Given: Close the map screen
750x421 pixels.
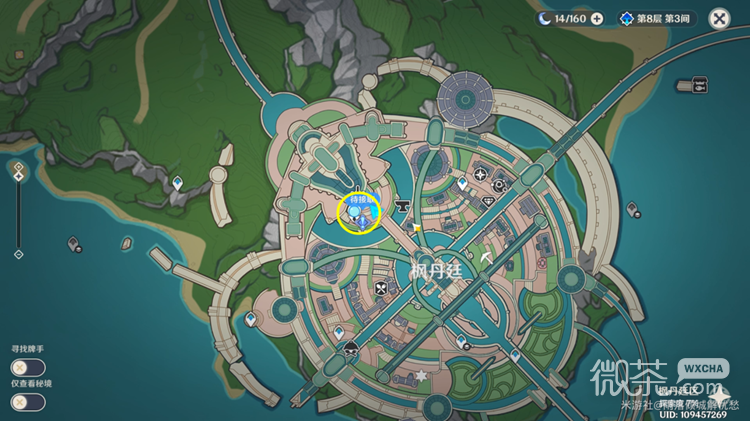Looking at the screenshot, I should point(719,18).
